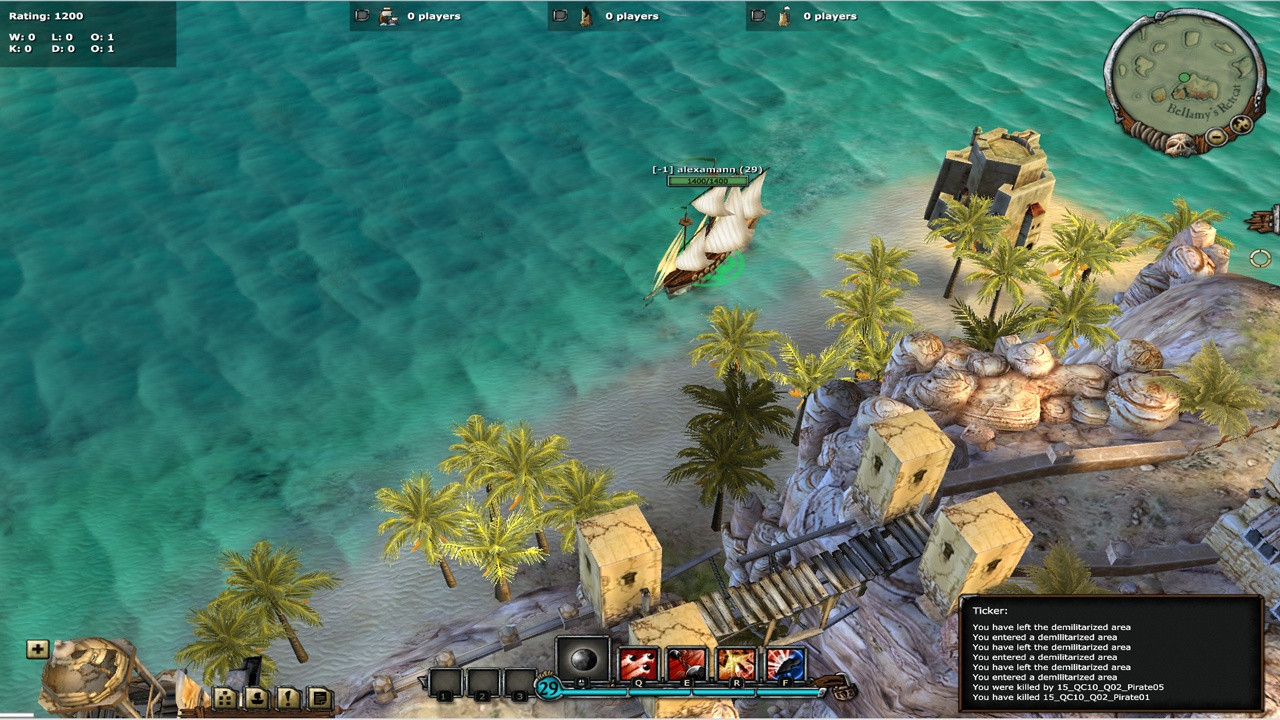
Task: Use the explosion ability R
Action: click(x=736, y=664)
